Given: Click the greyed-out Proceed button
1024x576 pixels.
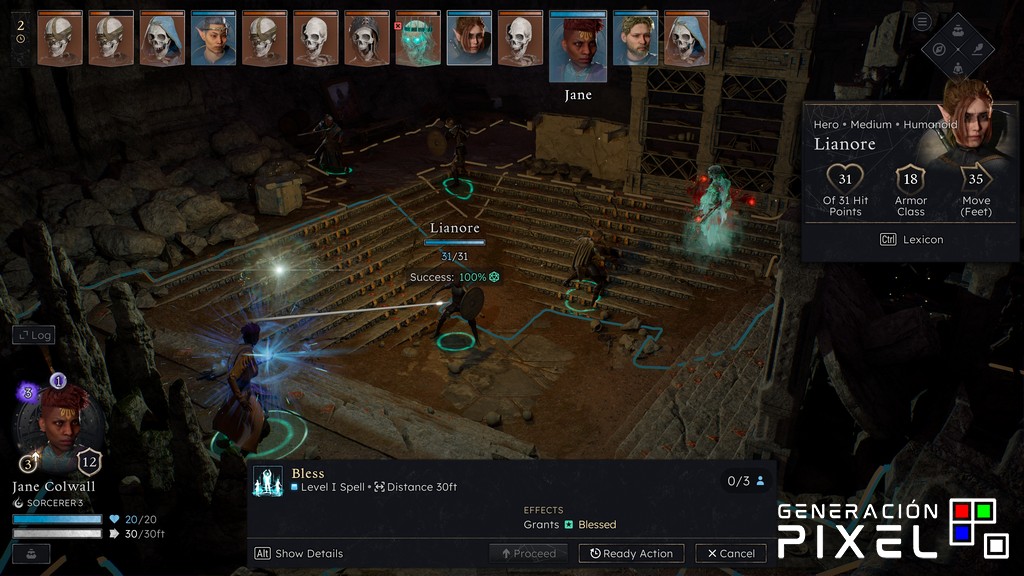Looking at the screenshot, I should (x=528, y=553).
